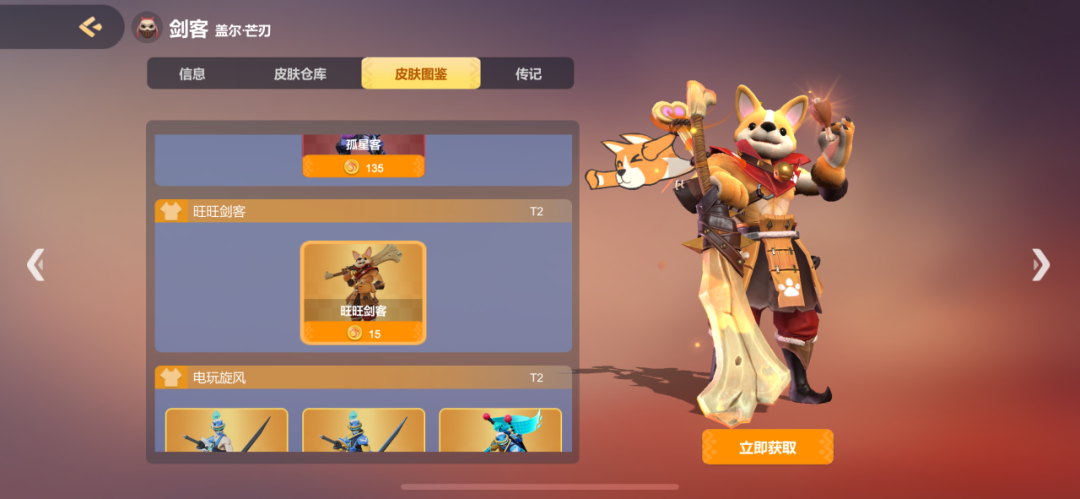Pick the teal-haired 电玩旋风 skin thumbnail
This screenshot has width=1080, height=499.
(500, 430)
